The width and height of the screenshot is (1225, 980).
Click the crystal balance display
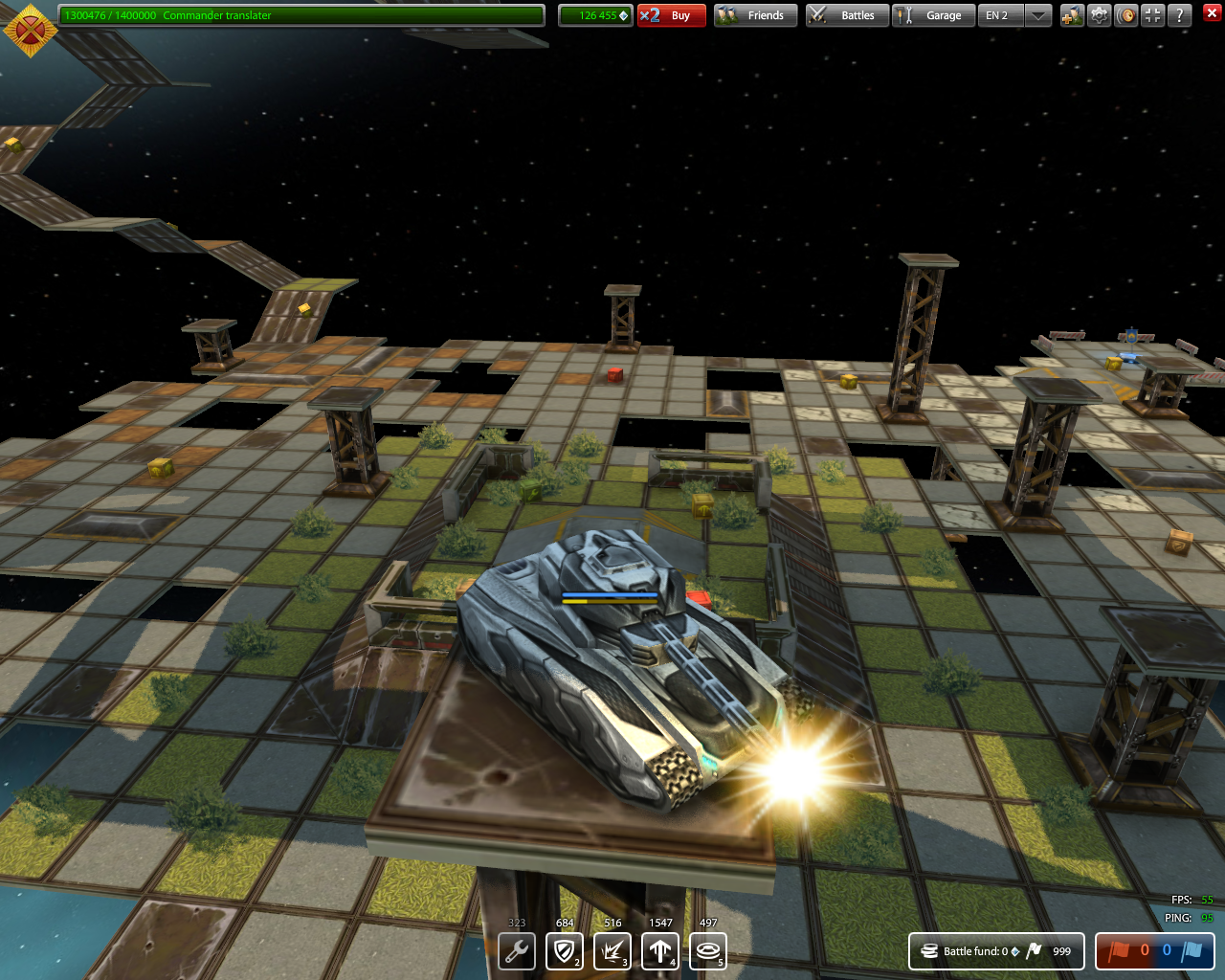[595, 15]
